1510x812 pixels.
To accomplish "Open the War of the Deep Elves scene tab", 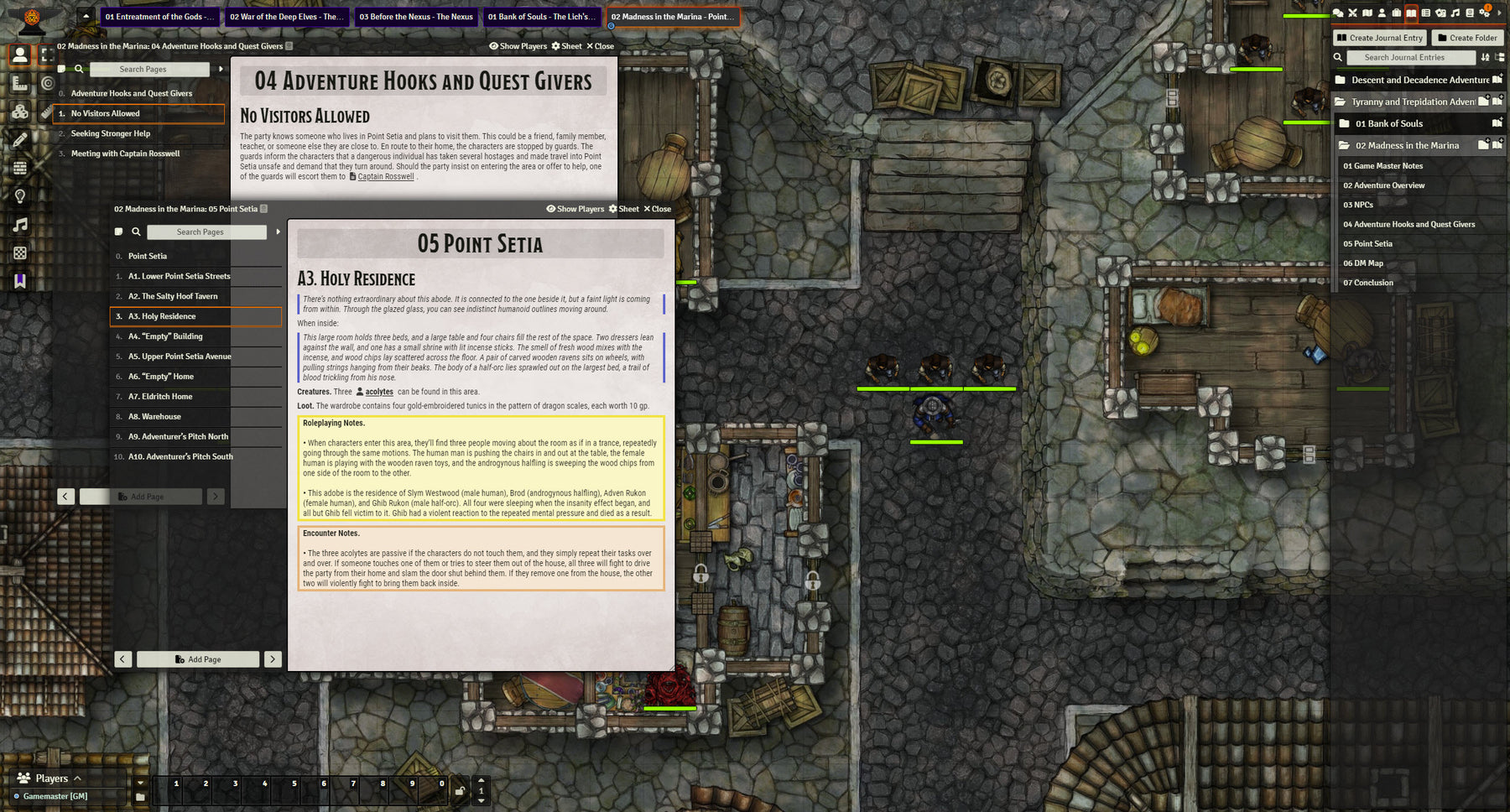I will click(287, 17).
